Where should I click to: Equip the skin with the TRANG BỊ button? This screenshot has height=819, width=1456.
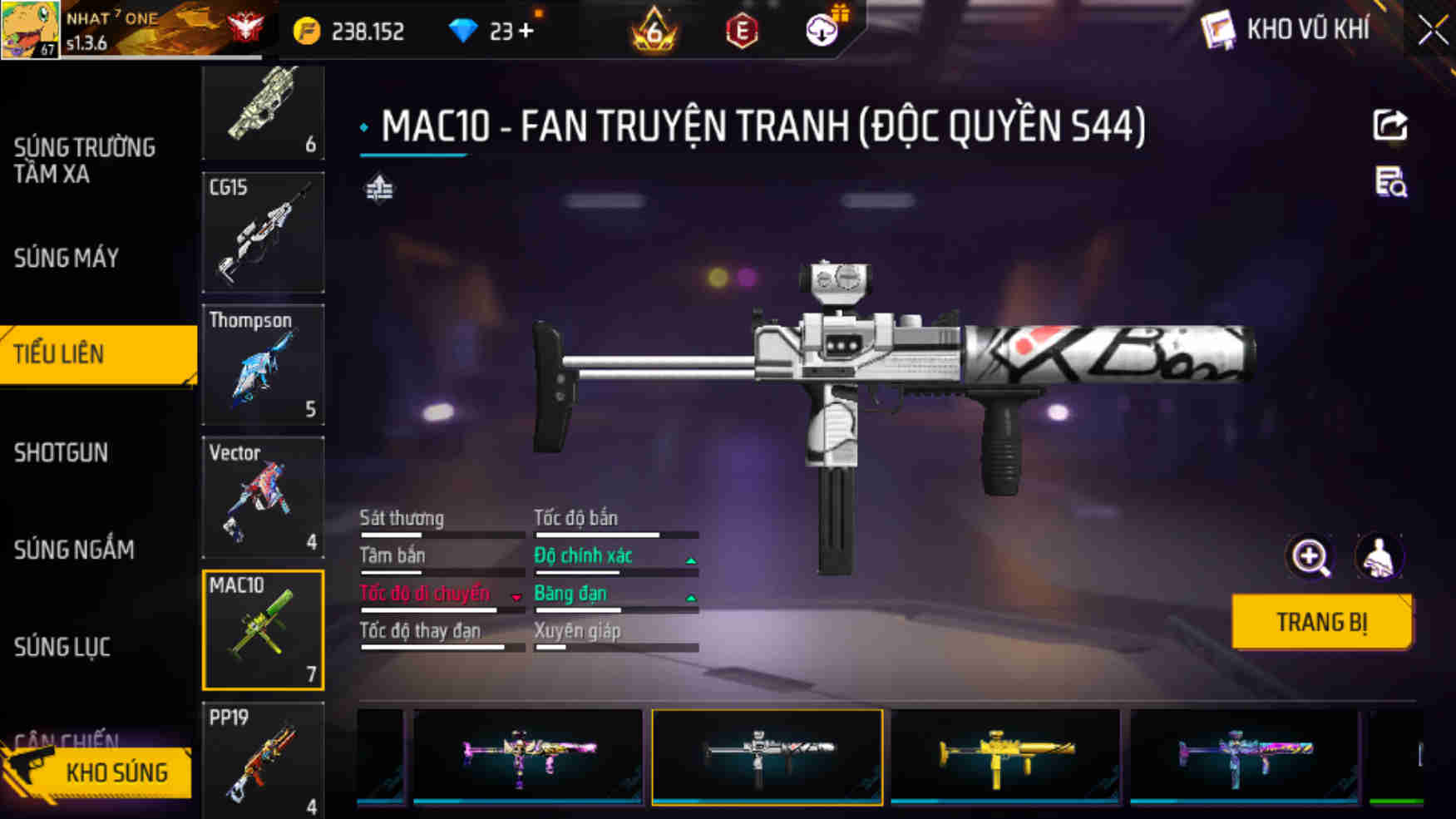[1321, 622]
